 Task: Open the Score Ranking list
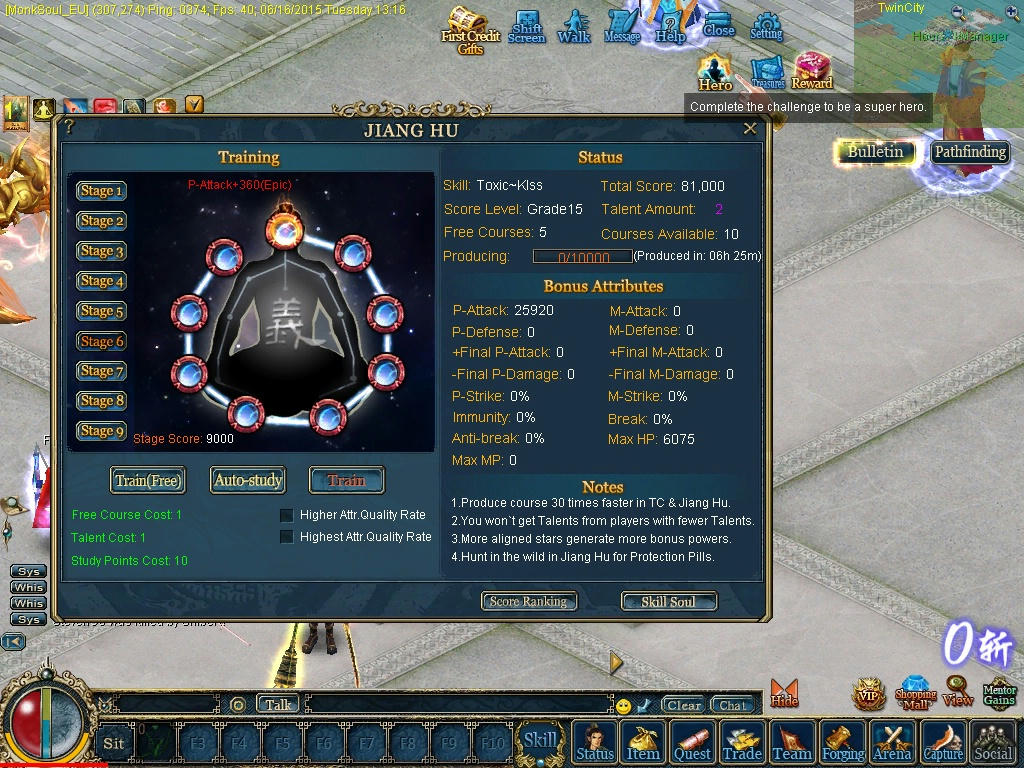(529, 601)
